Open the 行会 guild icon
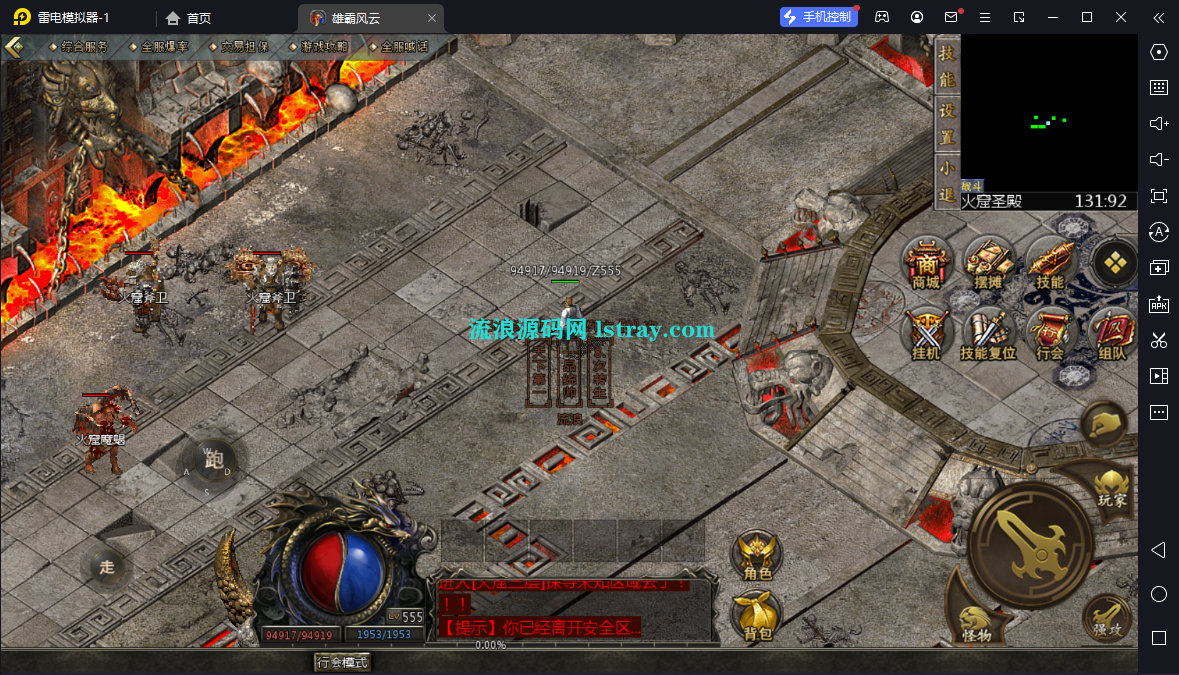Screen dimensions: 1179x675 coord(1050,334)
